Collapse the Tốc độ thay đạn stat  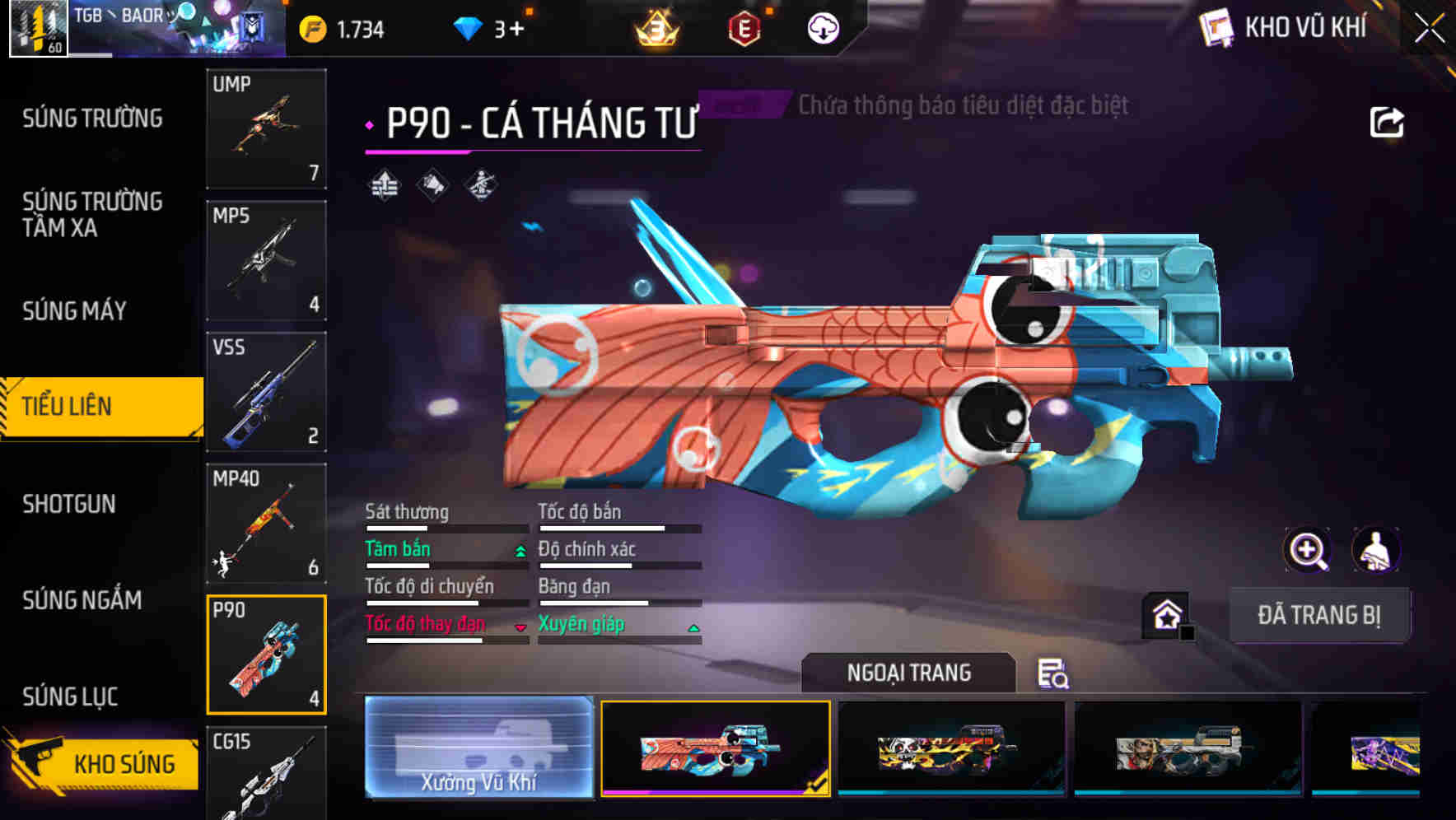(520, 627)
